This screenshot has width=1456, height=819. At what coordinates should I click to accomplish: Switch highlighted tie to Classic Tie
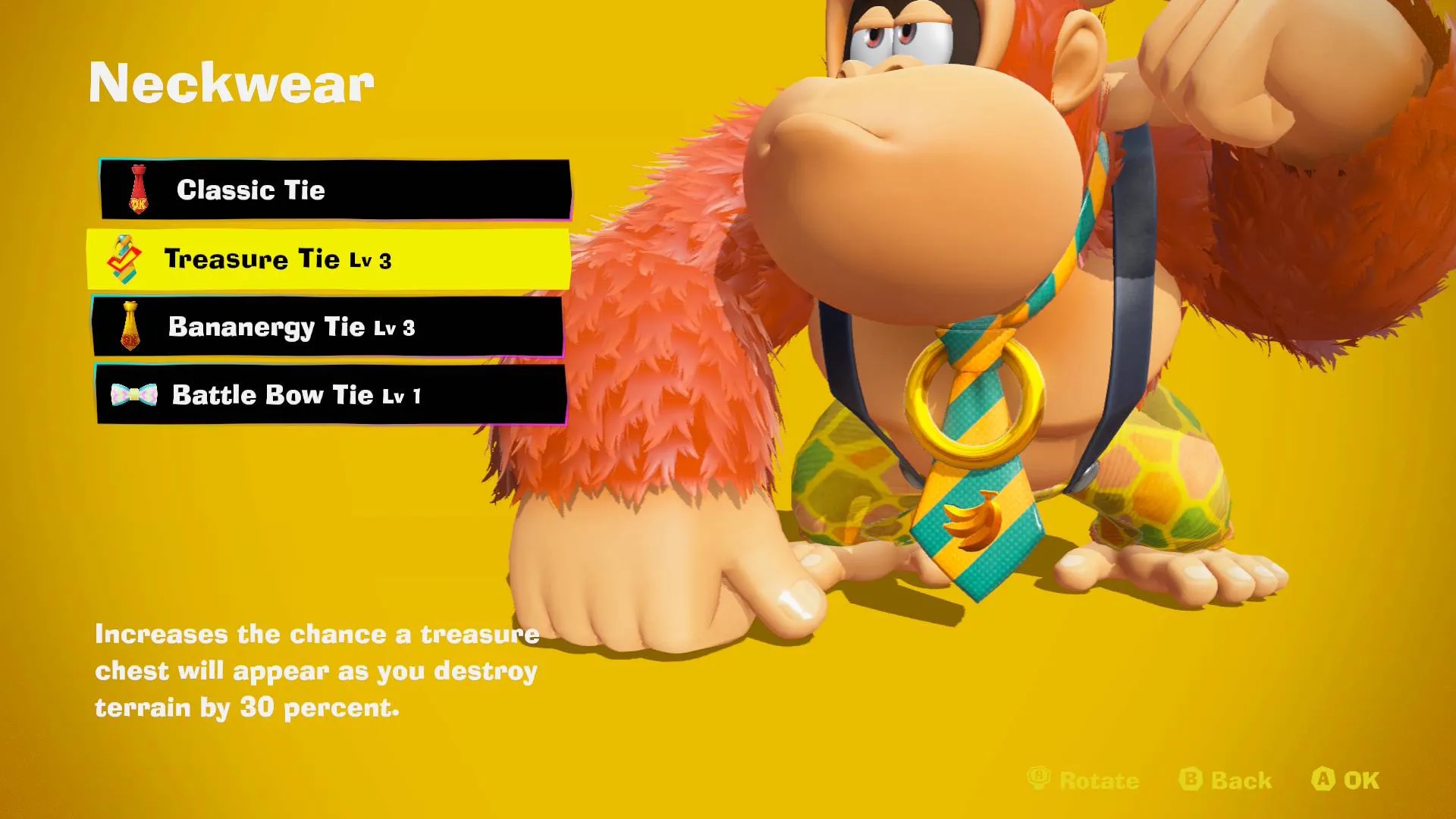[x=334, y=190]
